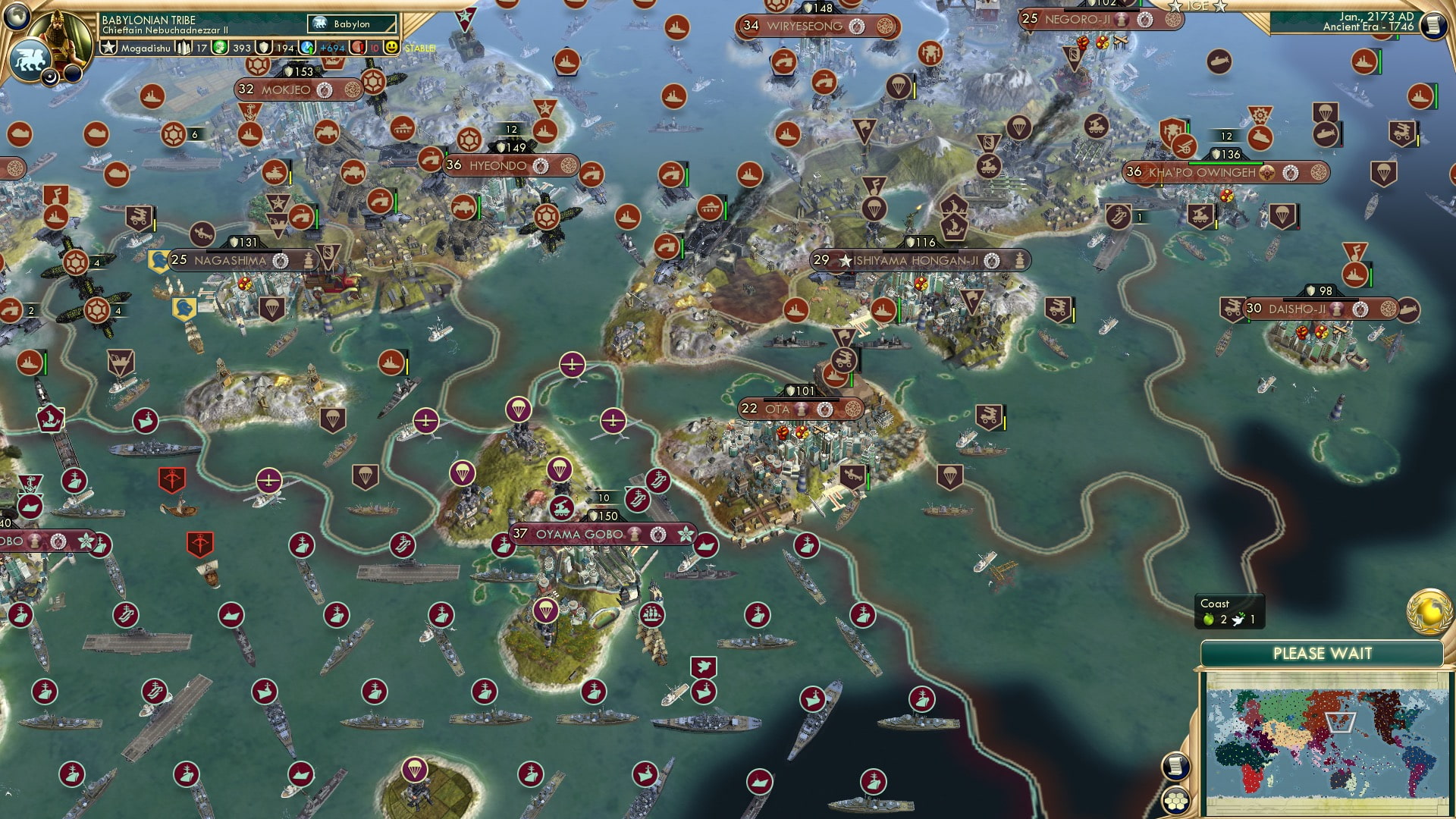The width and height of the screenshot is (1456, 819).
Task: Click the happiness smiley face marked STABLE
Action: point(391,46)
